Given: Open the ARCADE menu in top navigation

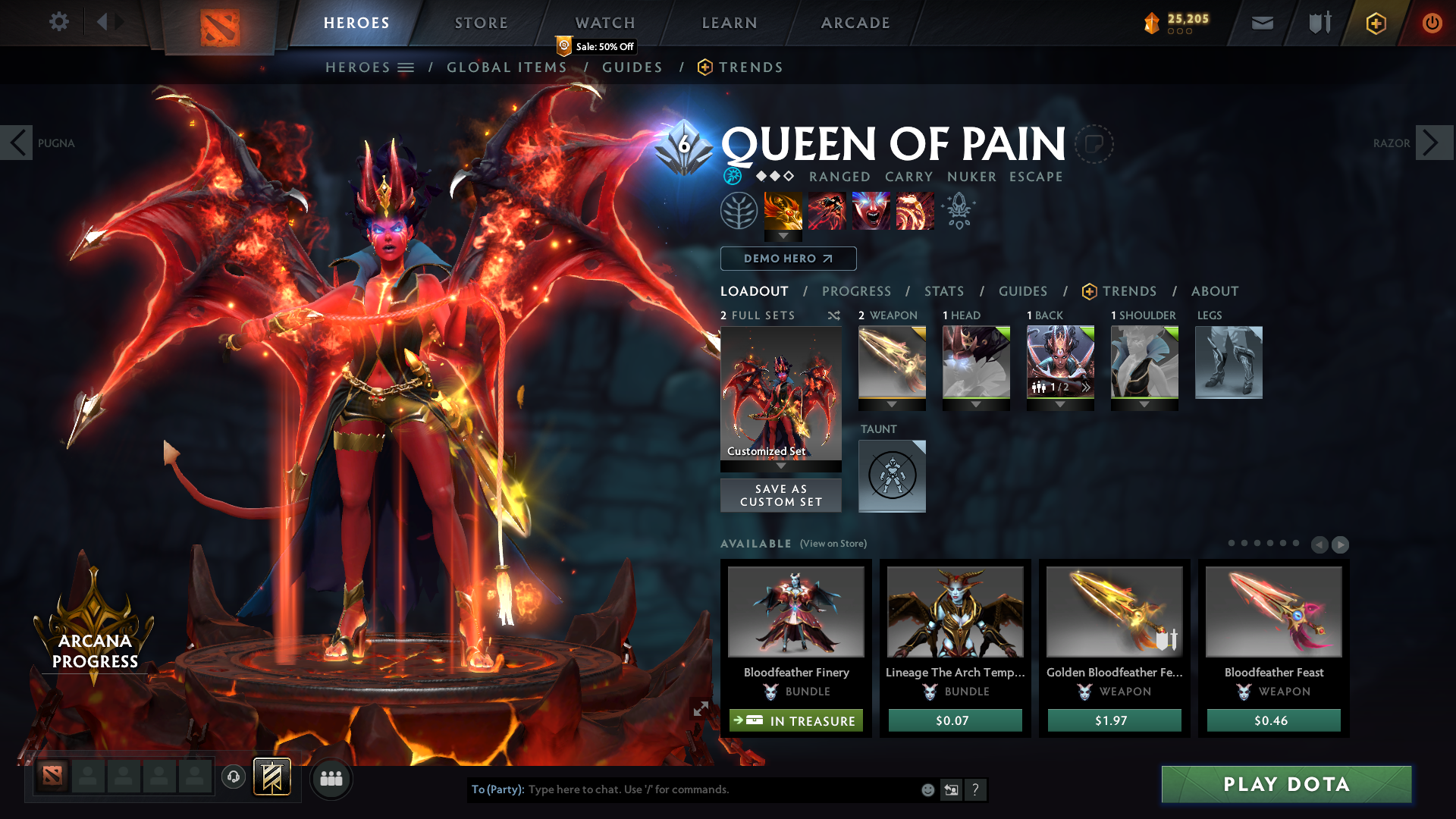Looking at the screenshot, I should [855, 23].
